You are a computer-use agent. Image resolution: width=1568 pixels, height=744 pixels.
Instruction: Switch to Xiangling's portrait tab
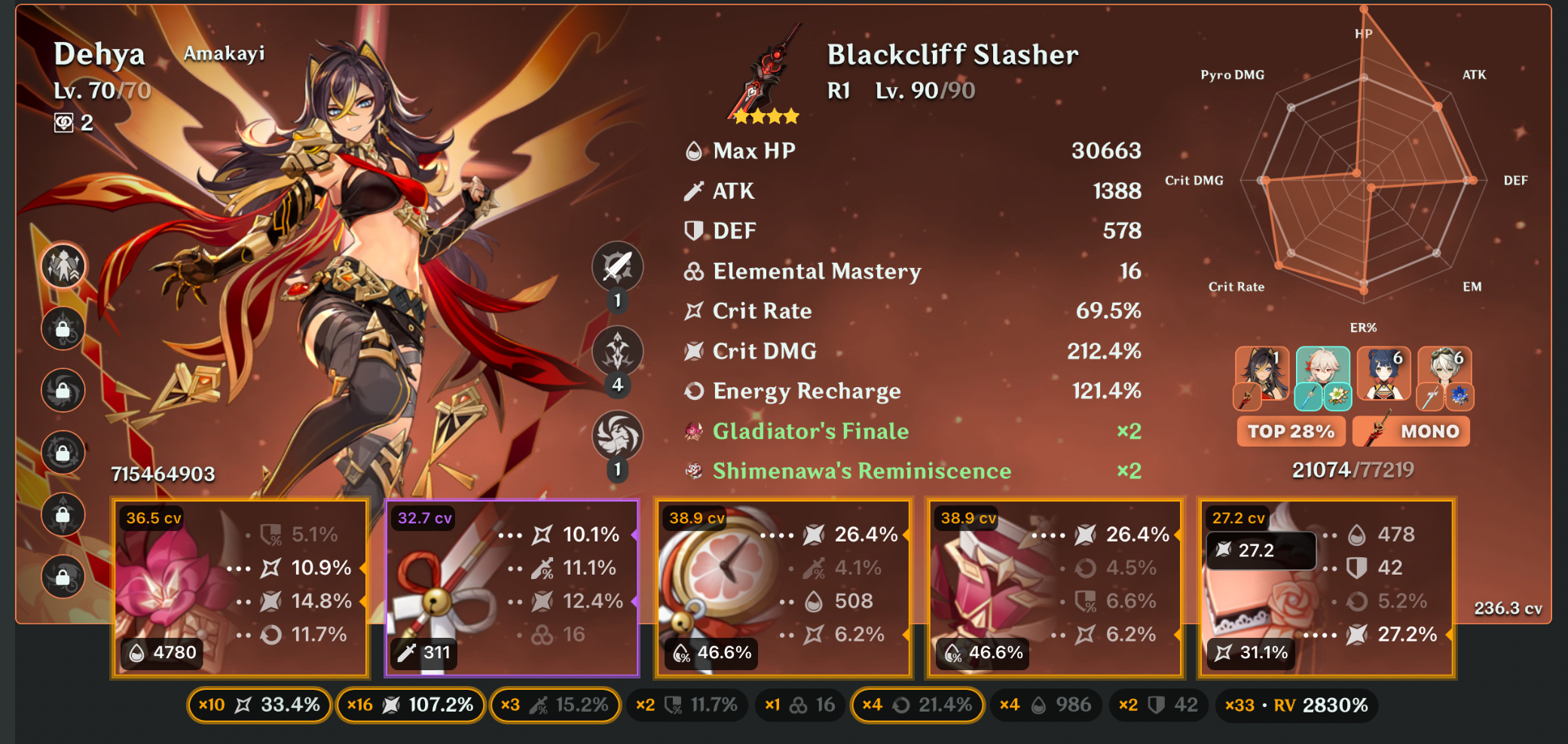pyautogui.click(x=1385, y=374)
